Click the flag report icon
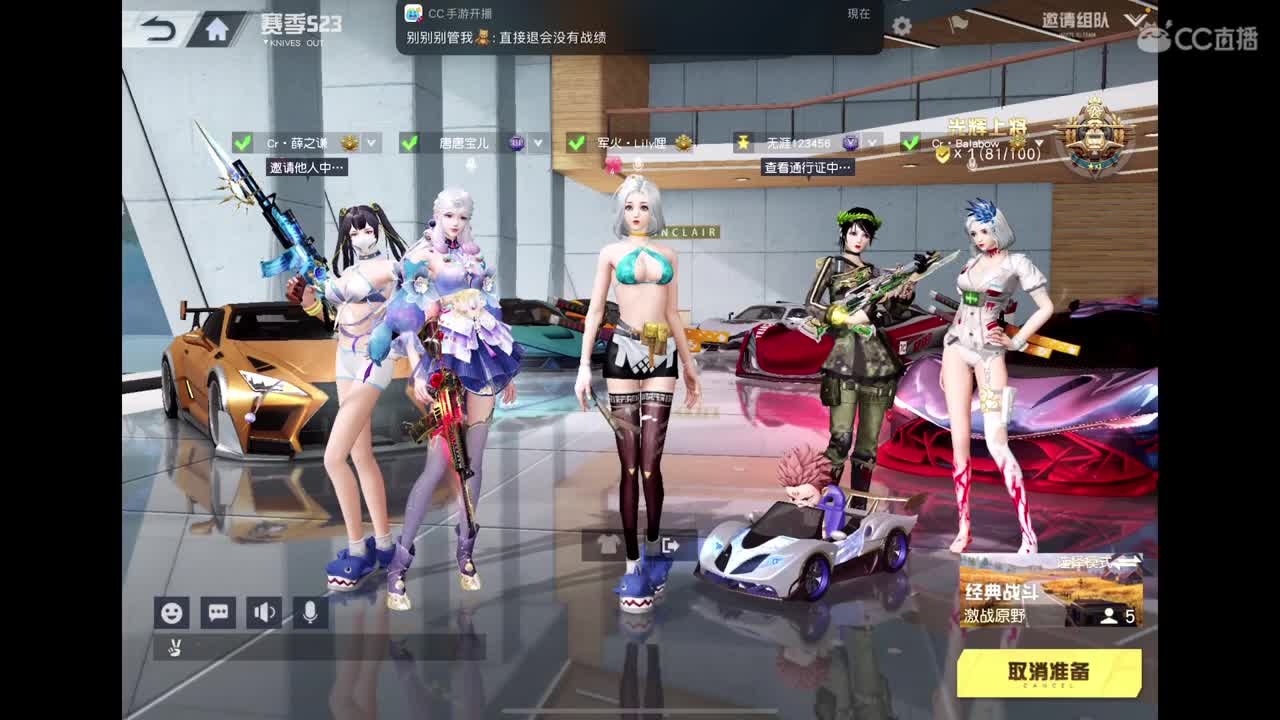The height and width of the screenshot is (720, 1280). [x=957, y=23]
